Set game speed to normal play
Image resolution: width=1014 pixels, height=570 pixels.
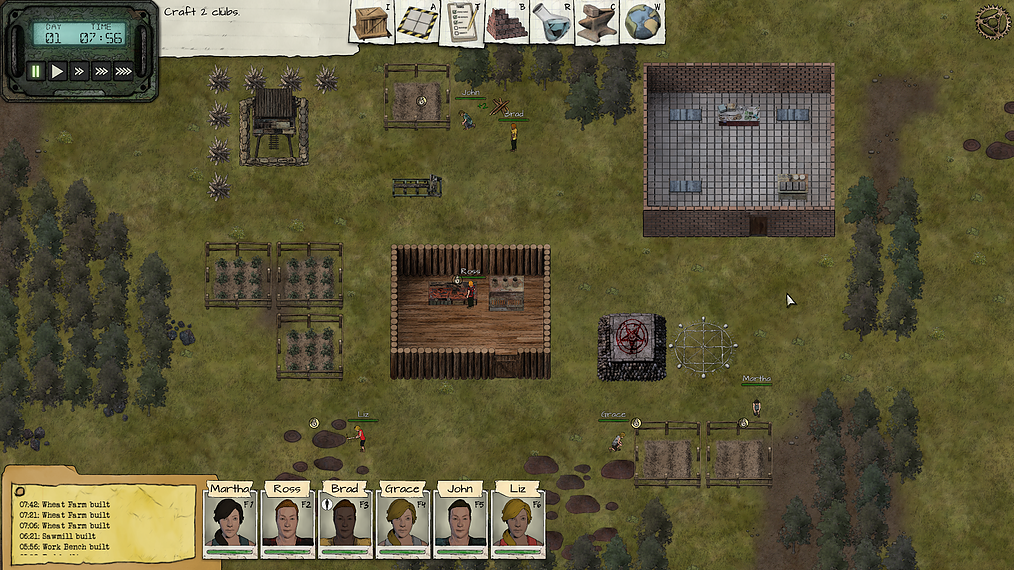pos(58,71)
